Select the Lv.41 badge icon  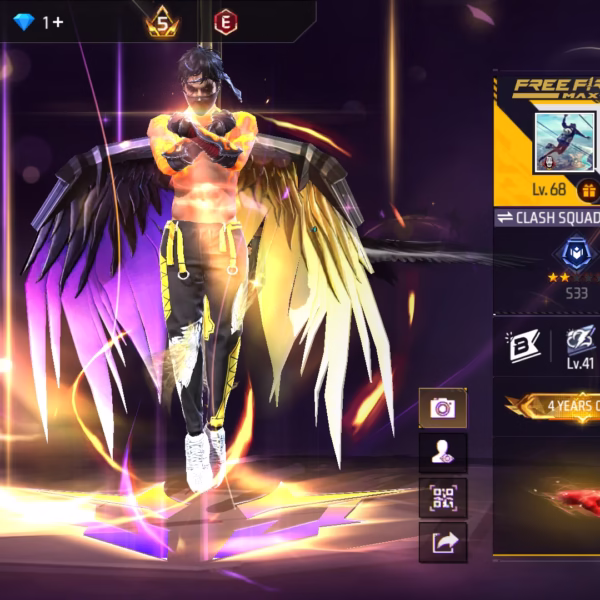click(580, 341)
